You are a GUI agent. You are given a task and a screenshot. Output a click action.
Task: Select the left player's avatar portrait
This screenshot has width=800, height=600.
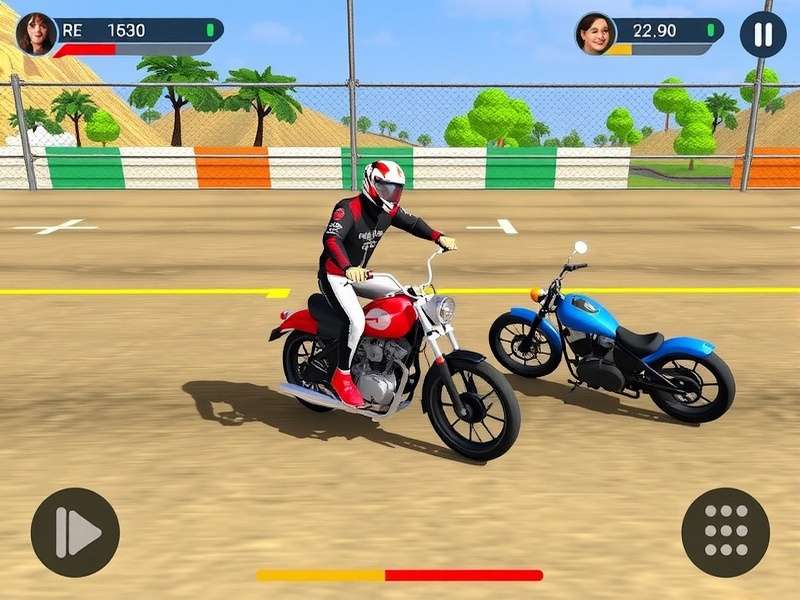37,34
